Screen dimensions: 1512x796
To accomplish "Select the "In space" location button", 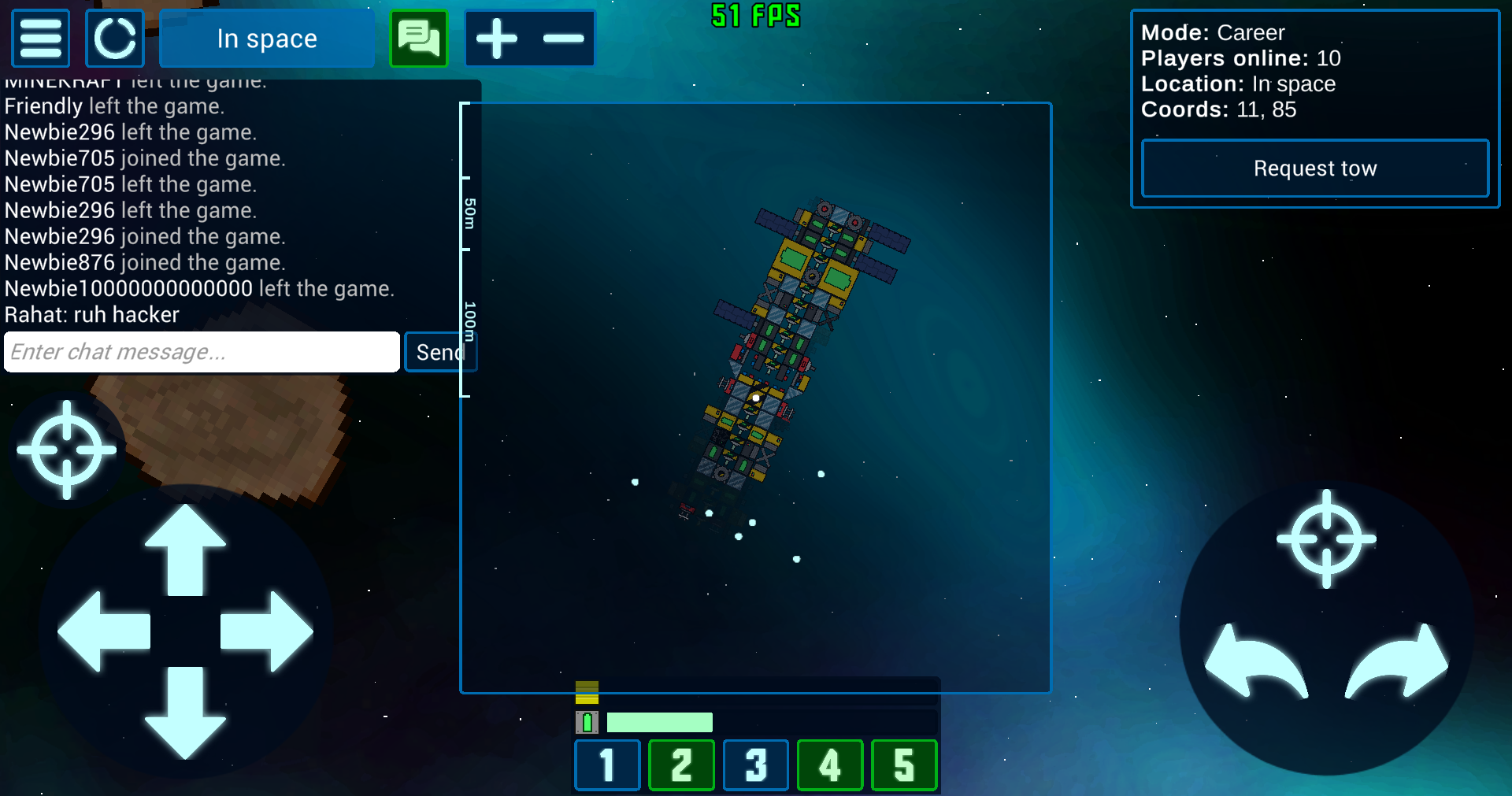I will 267,38.
